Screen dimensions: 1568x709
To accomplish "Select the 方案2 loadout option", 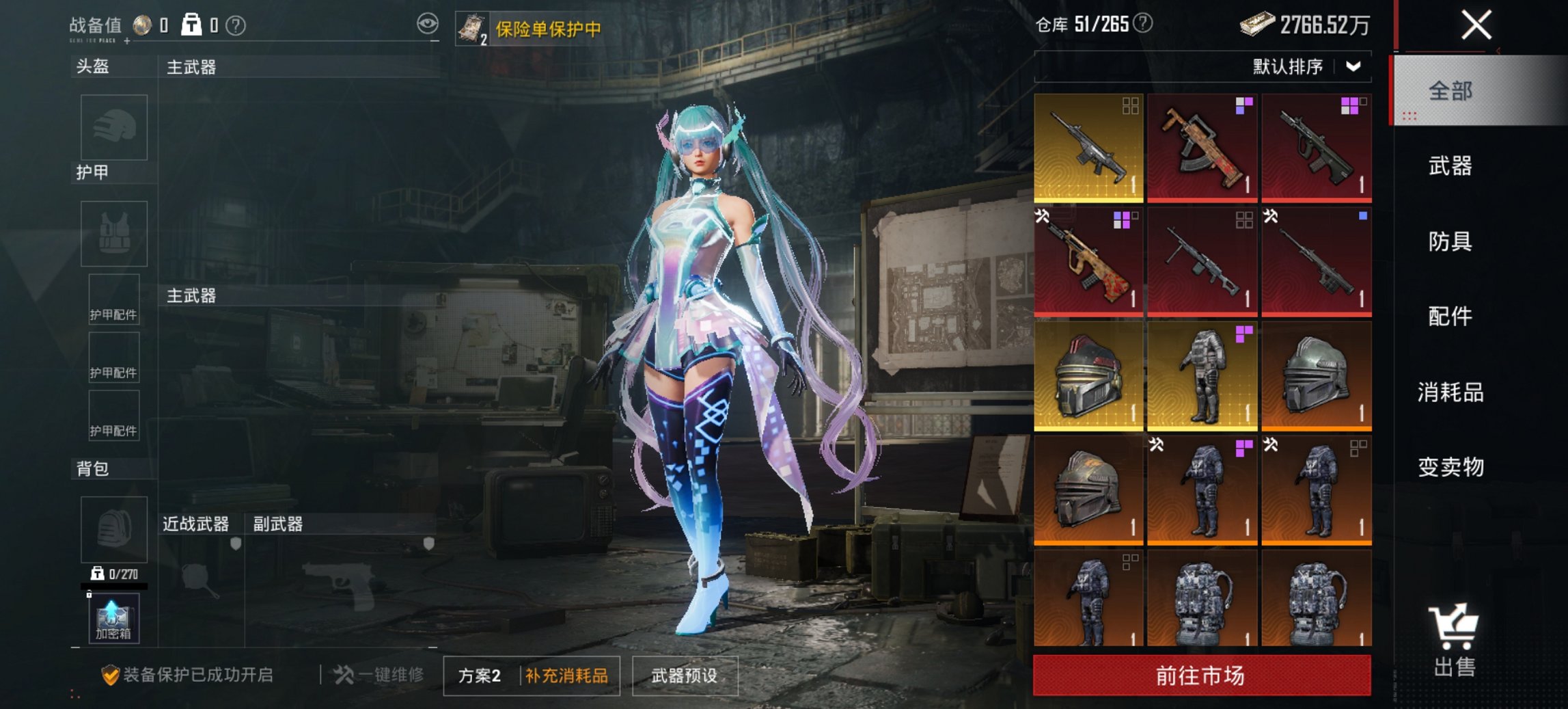I will click(478, 673).
